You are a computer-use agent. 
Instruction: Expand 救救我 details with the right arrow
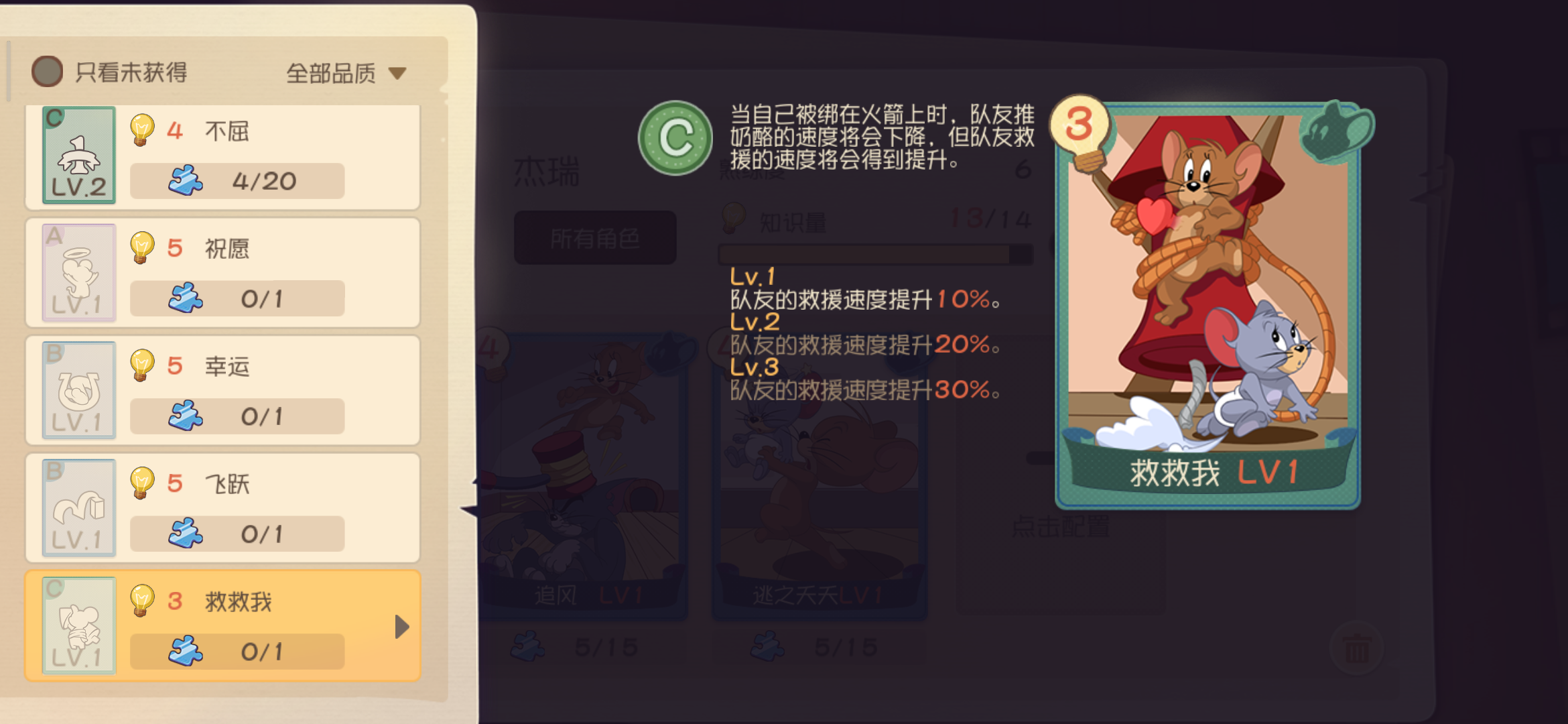[401, 627]
